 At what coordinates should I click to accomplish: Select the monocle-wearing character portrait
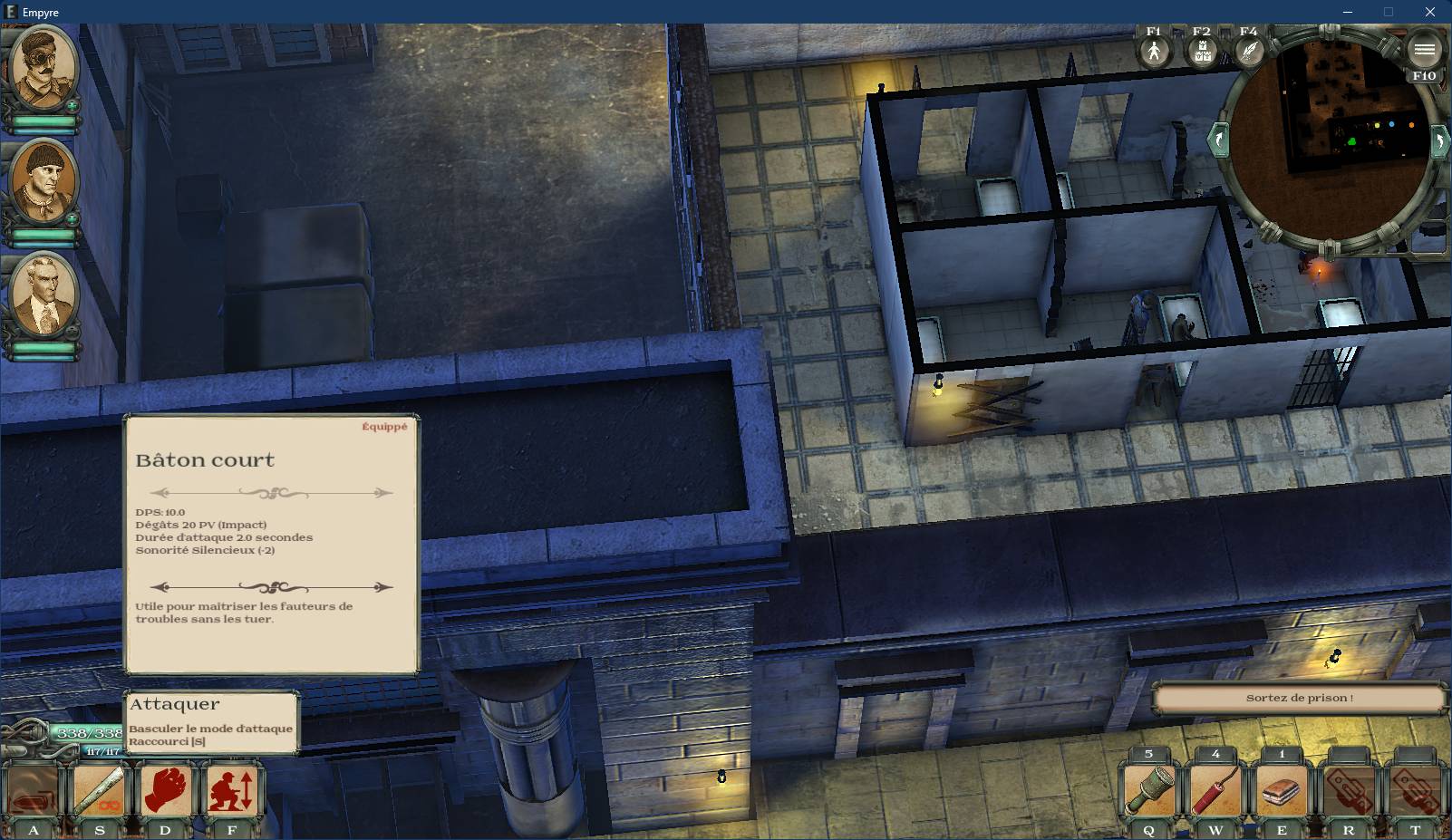click(43, 68)
